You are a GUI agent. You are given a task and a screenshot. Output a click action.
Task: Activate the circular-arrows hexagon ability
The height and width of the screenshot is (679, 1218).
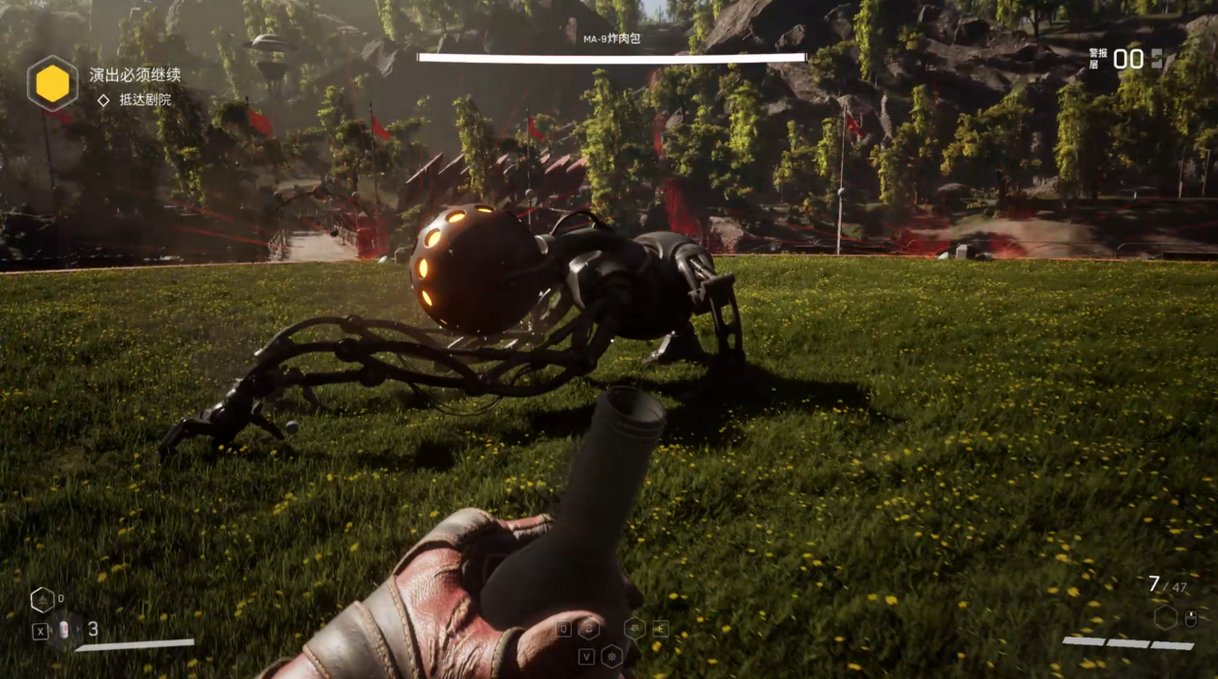[590, 628]
